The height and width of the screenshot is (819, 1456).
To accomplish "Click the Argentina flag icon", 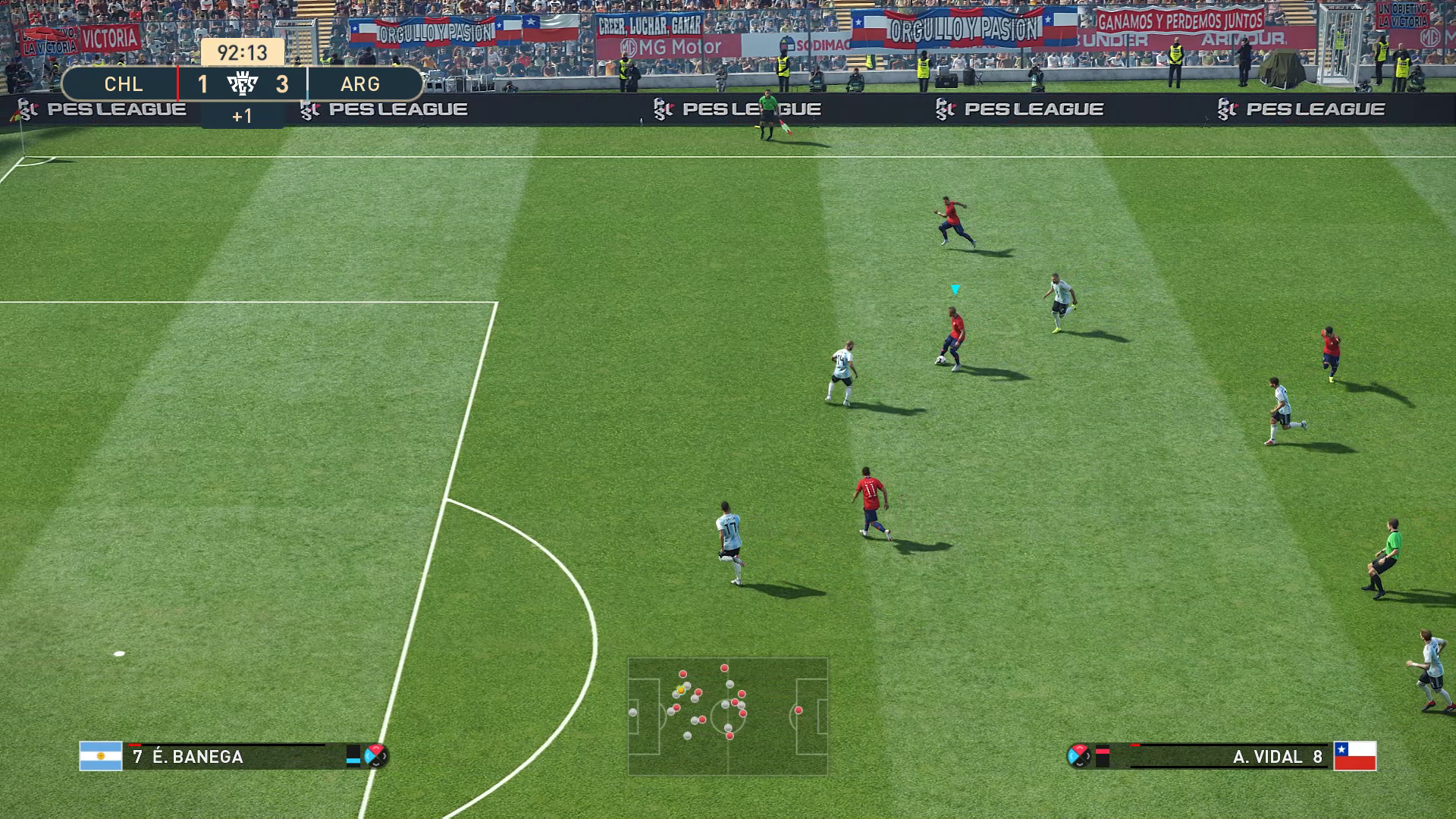I will tap(101, 756).
